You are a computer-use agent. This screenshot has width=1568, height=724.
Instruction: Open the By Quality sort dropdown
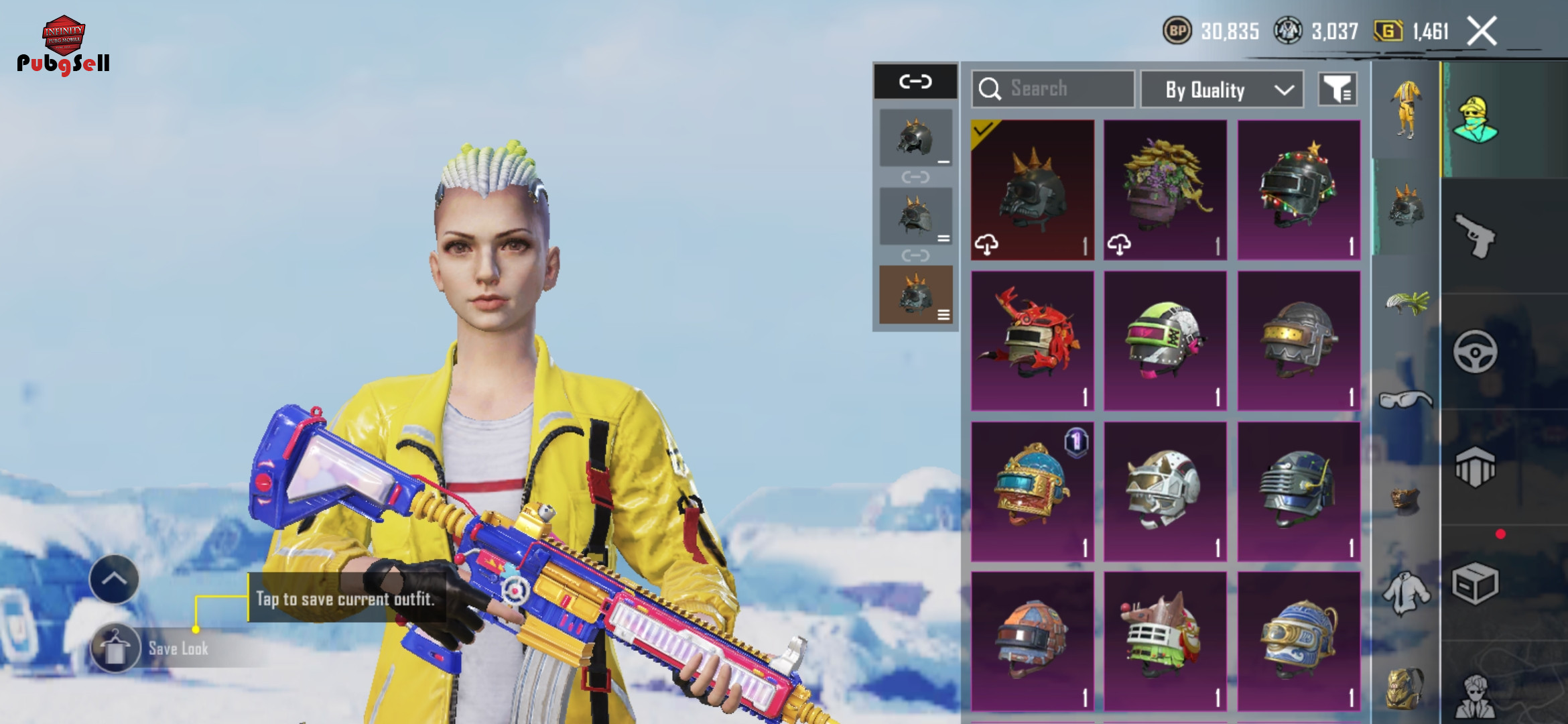click(1222, 90)
